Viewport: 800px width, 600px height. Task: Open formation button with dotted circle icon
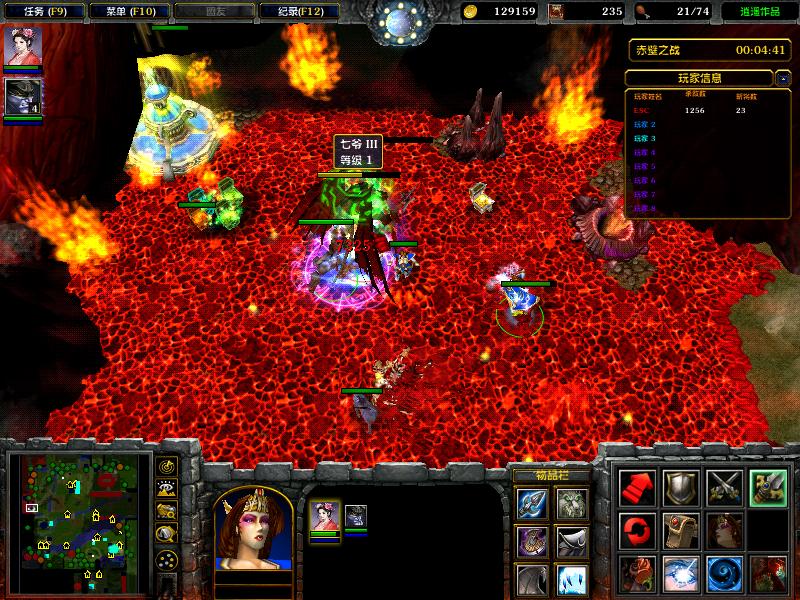(x=167, y=558)
